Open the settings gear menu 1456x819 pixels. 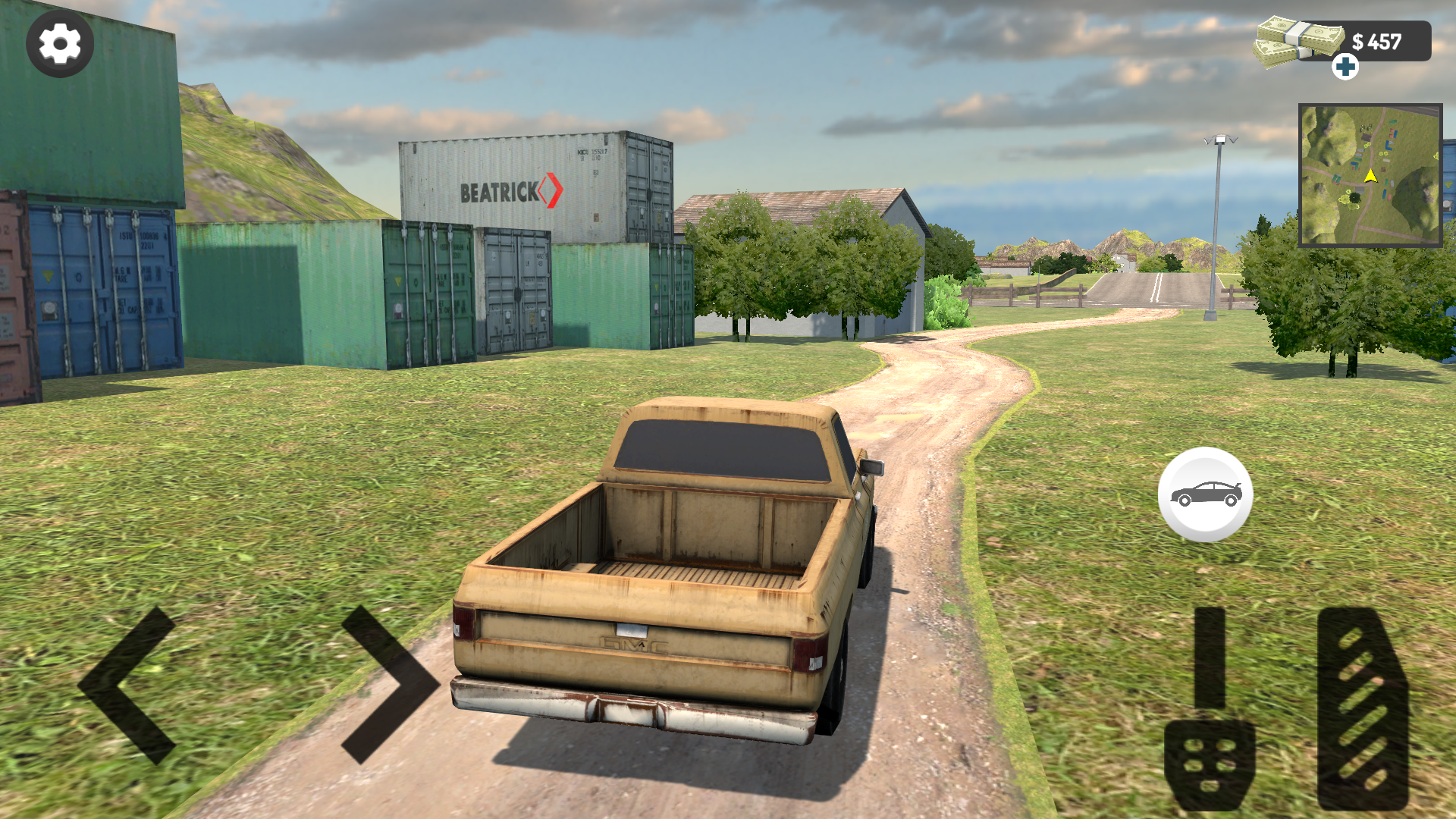(x=59, y=43)
